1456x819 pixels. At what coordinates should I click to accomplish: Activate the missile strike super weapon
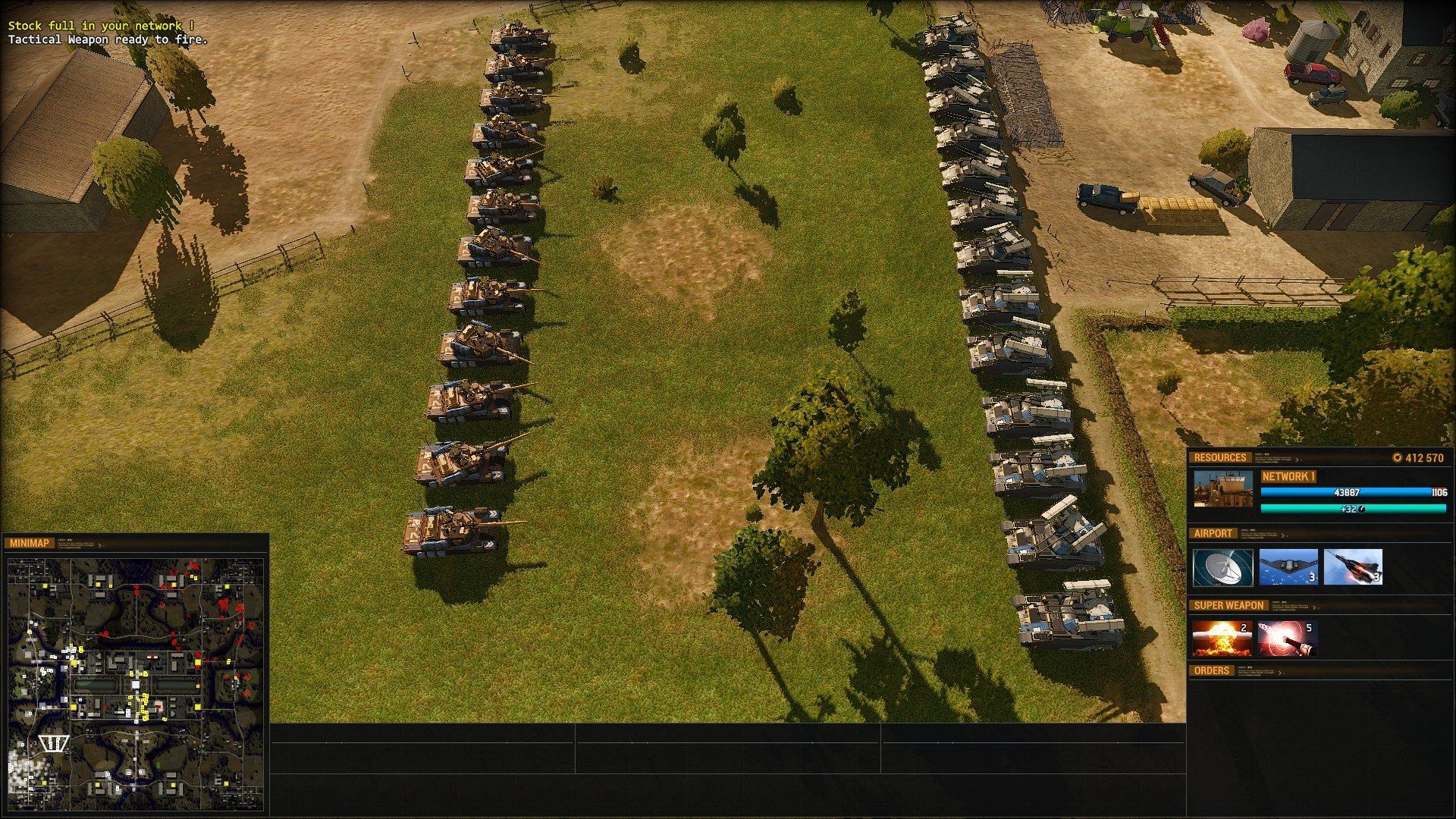pyautogui.click(x=1286, y=639)
